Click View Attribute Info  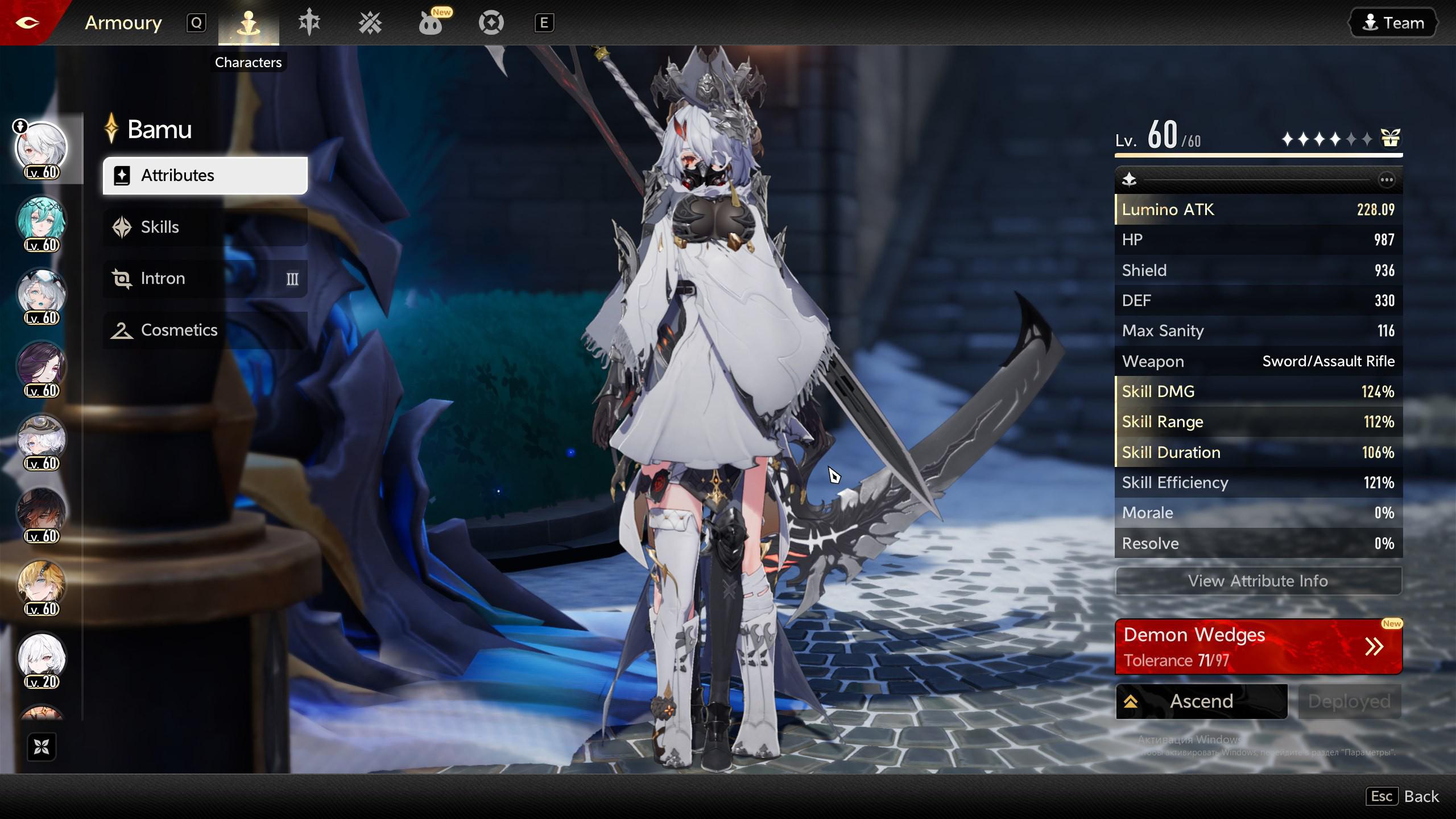(1258, 581)
